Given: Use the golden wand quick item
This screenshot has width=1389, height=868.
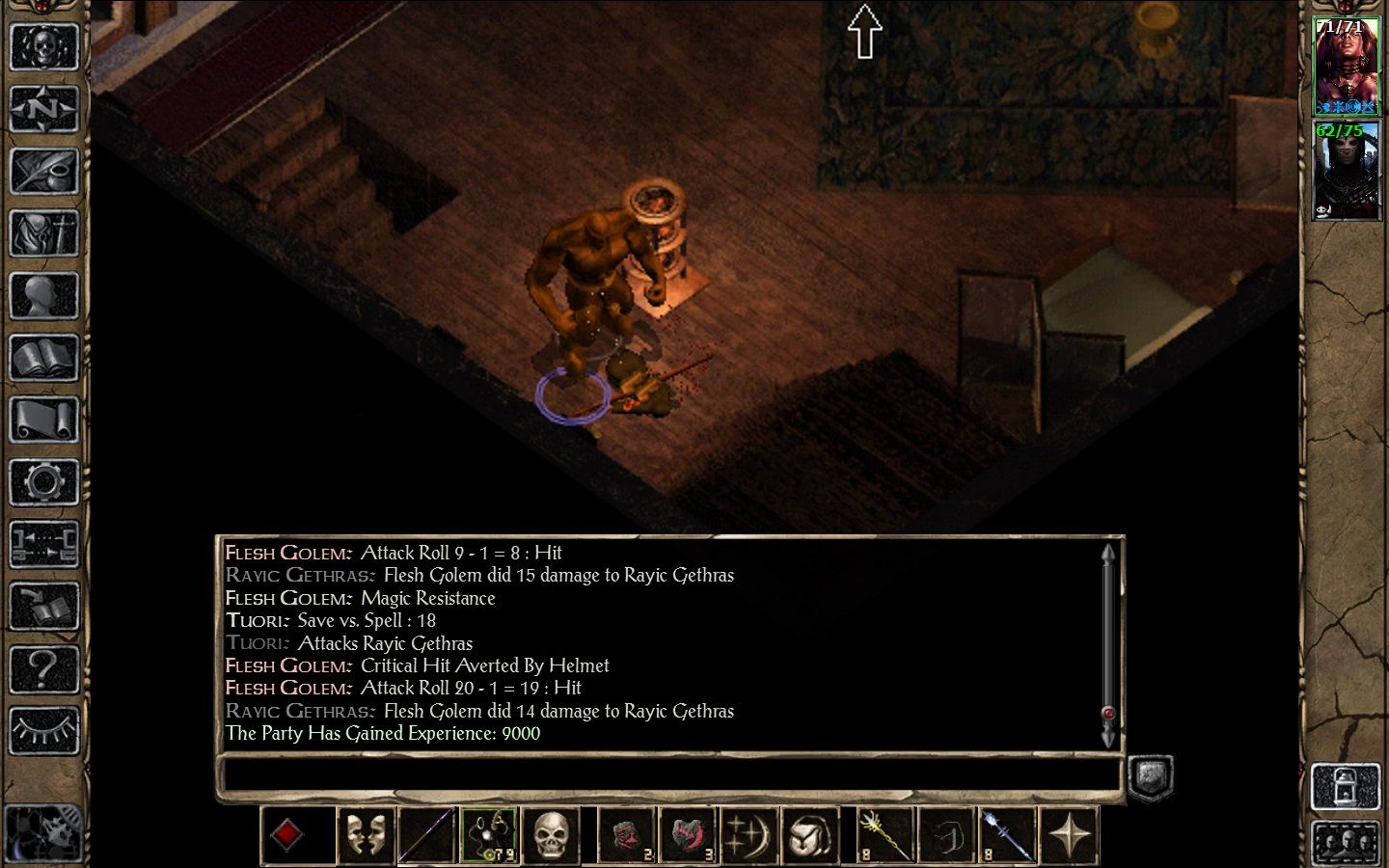Looking at the screenshot, I should pos(885,835).
